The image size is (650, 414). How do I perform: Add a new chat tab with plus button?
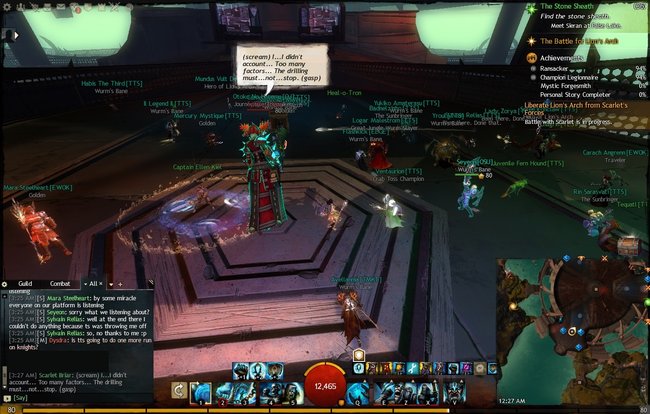click(x=121, y=284)
